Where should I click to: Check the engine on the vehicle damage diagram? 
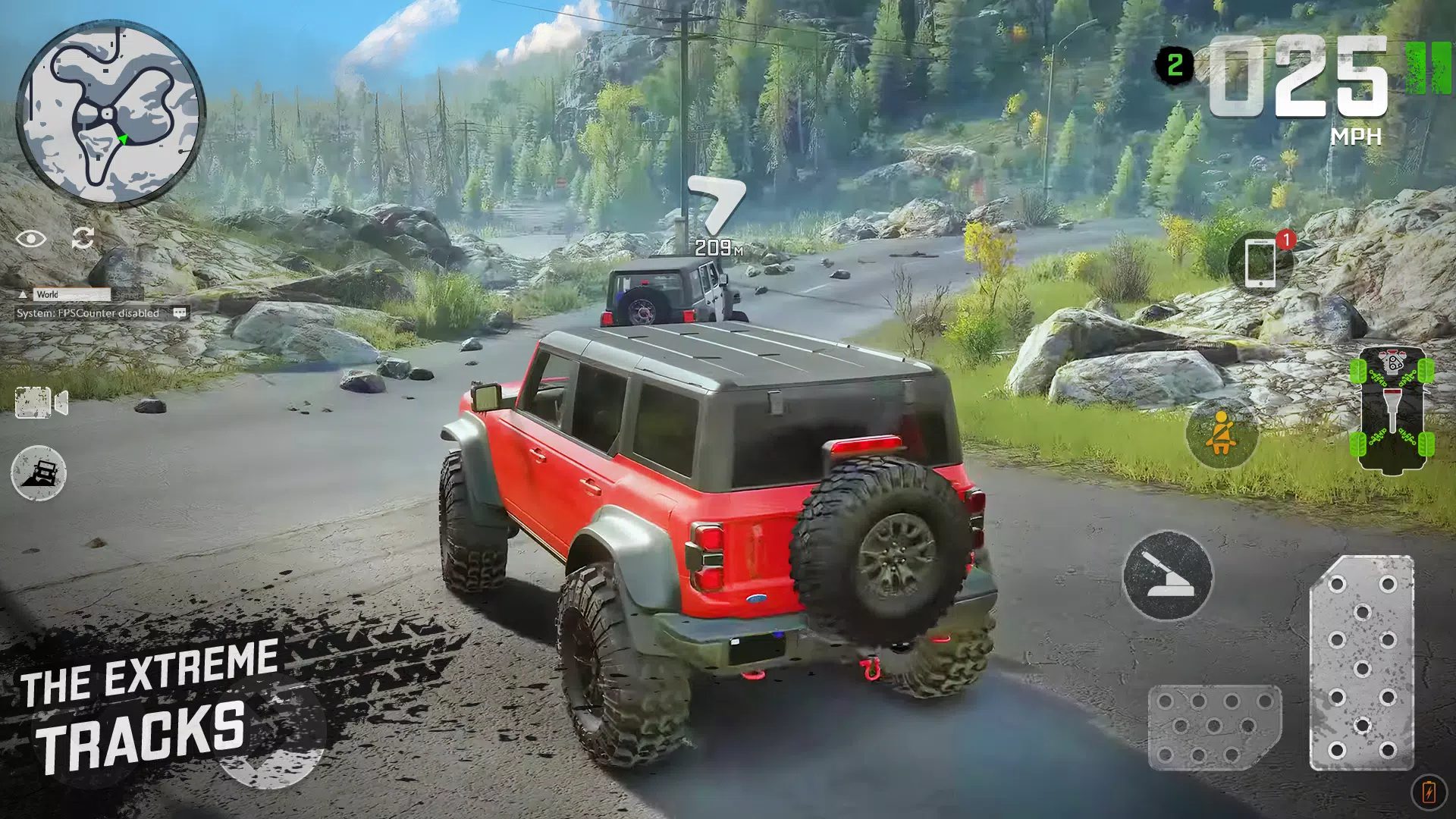coord(1392,362)
